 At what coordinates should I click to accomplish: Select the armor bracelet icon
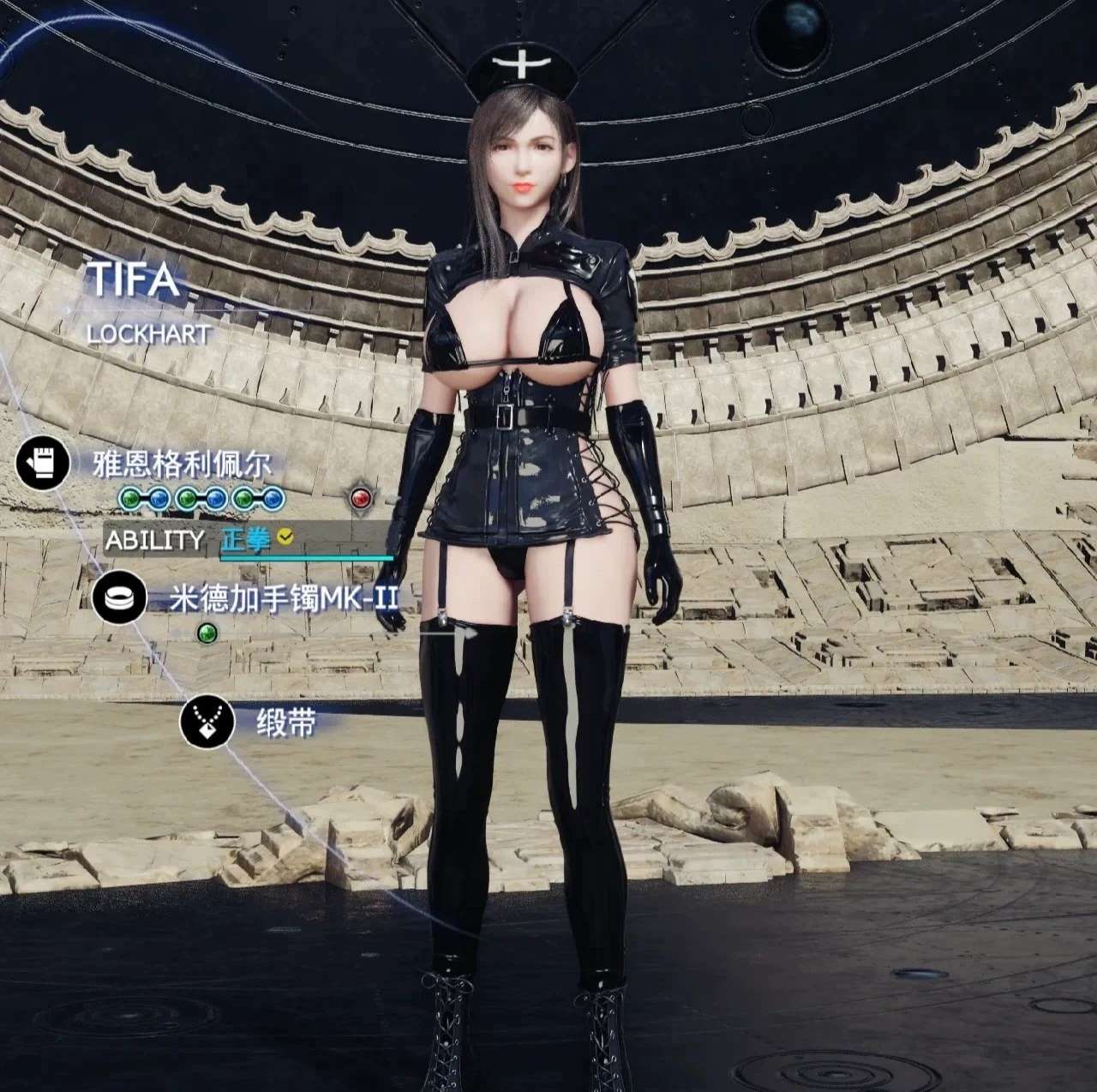(121, 597)
